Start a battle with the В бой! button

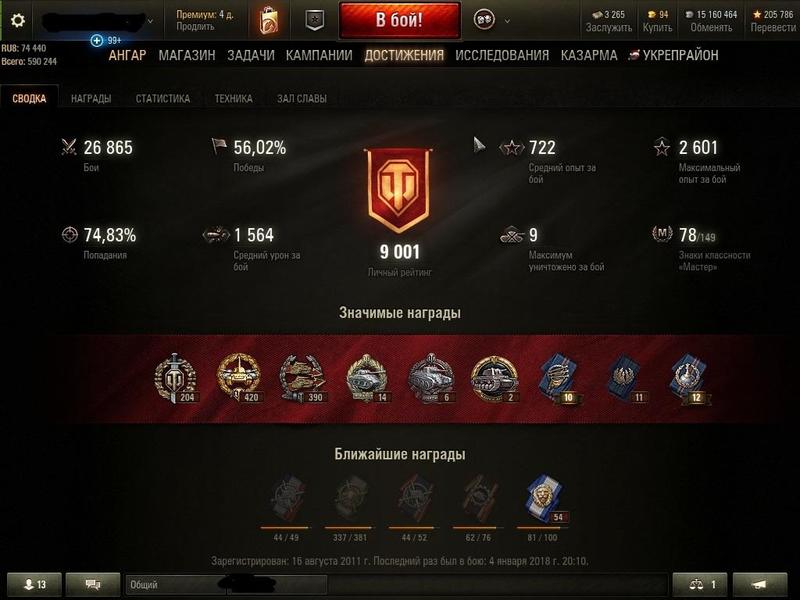coord(399,20)
